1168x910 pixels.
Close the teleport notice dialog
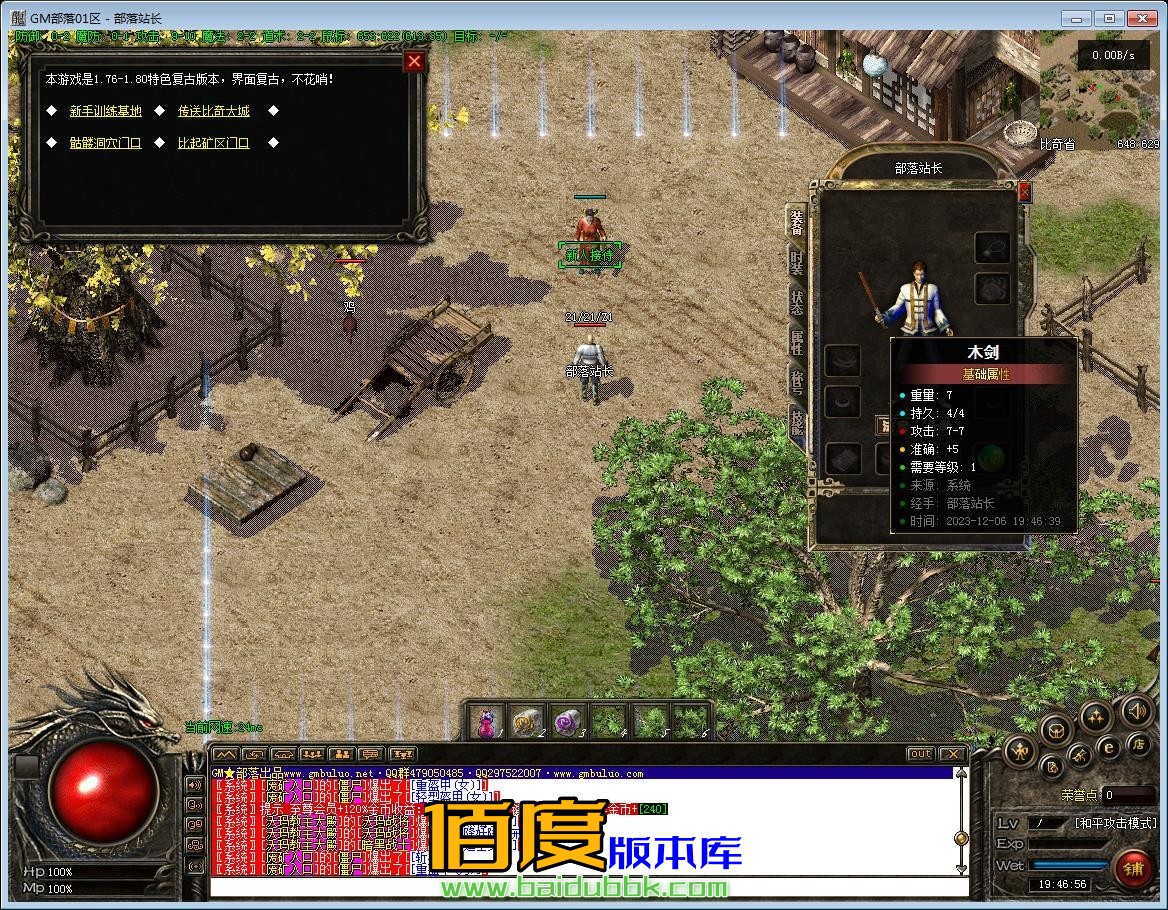click(x=414, y=62)
